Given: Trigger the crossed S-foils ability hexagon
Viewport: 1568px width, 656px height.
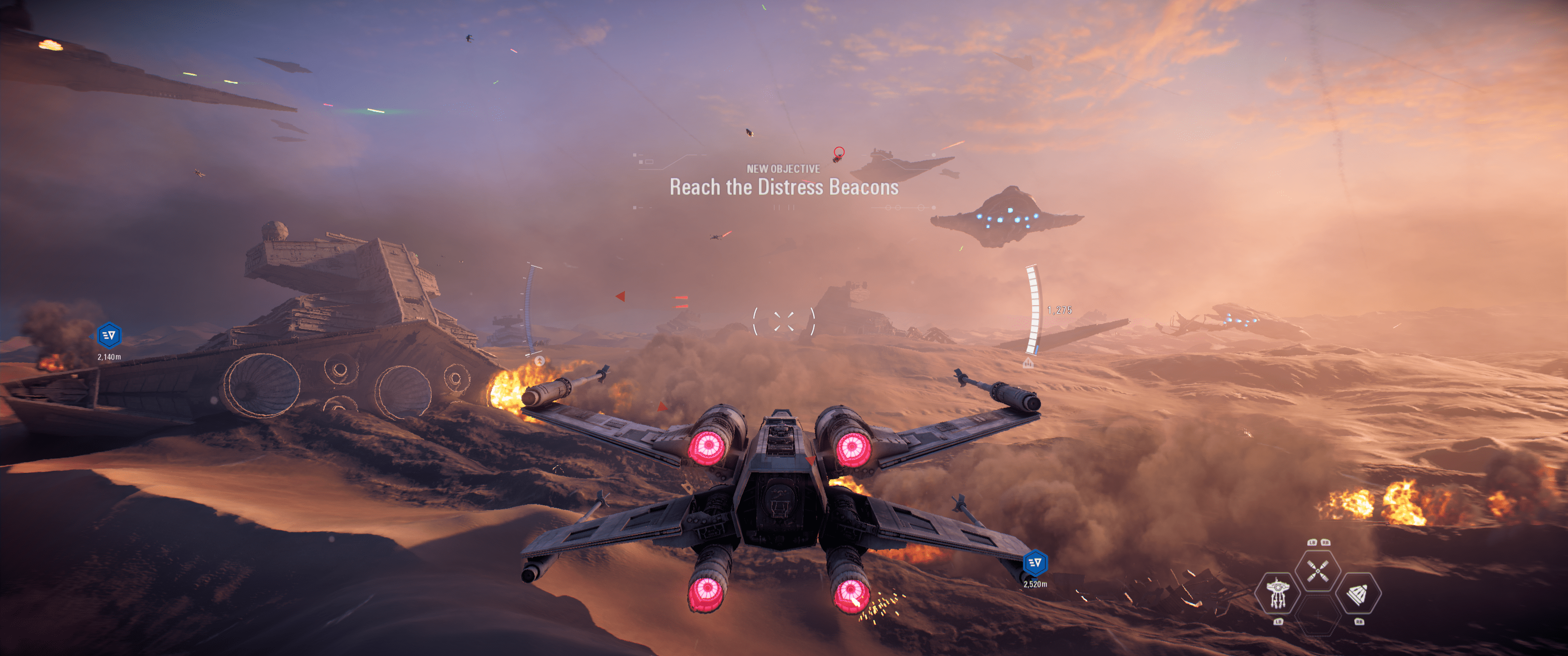Looking at the screenshot, I should click(1317, 571).
